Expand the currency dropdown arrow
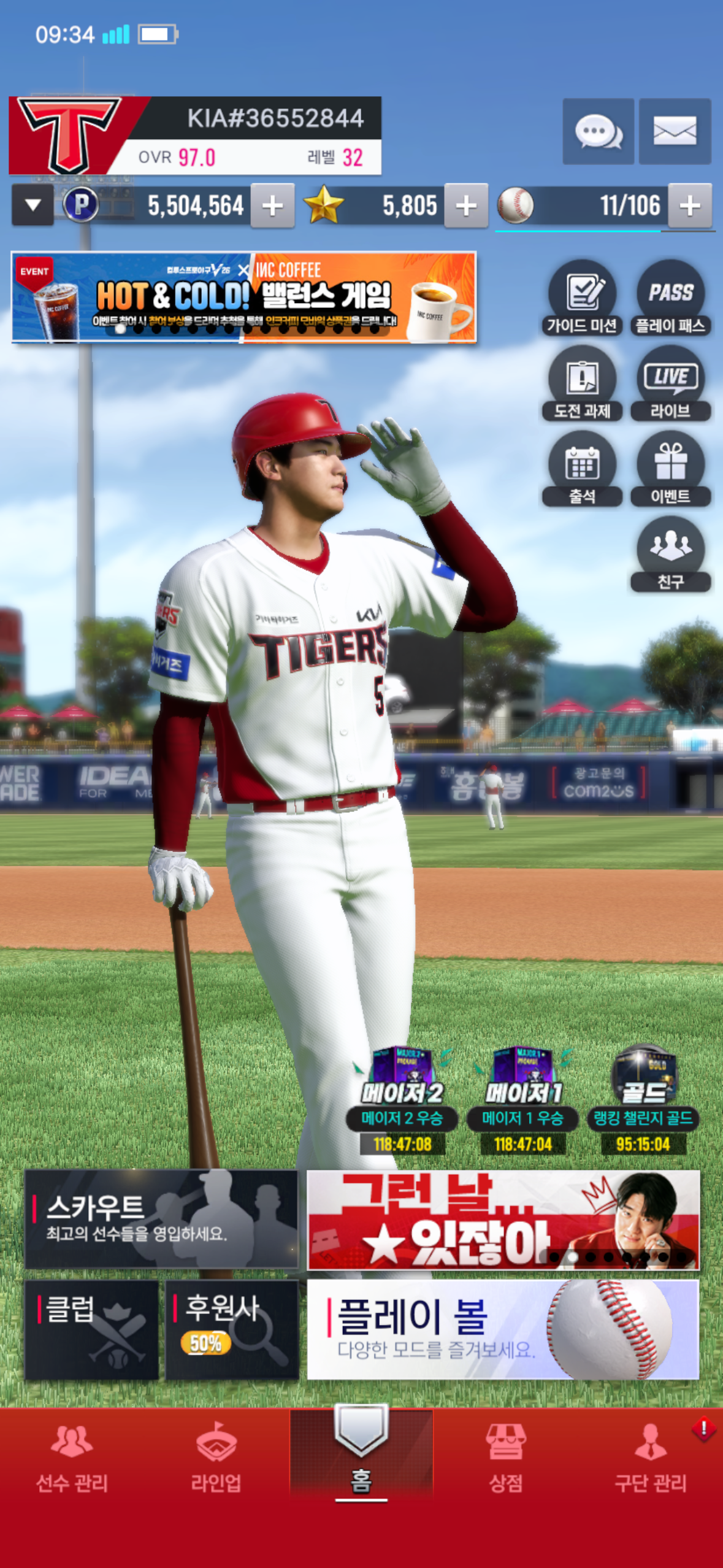Image resolution: width=723 pixels, height=1568 pixels. [33, 206]
